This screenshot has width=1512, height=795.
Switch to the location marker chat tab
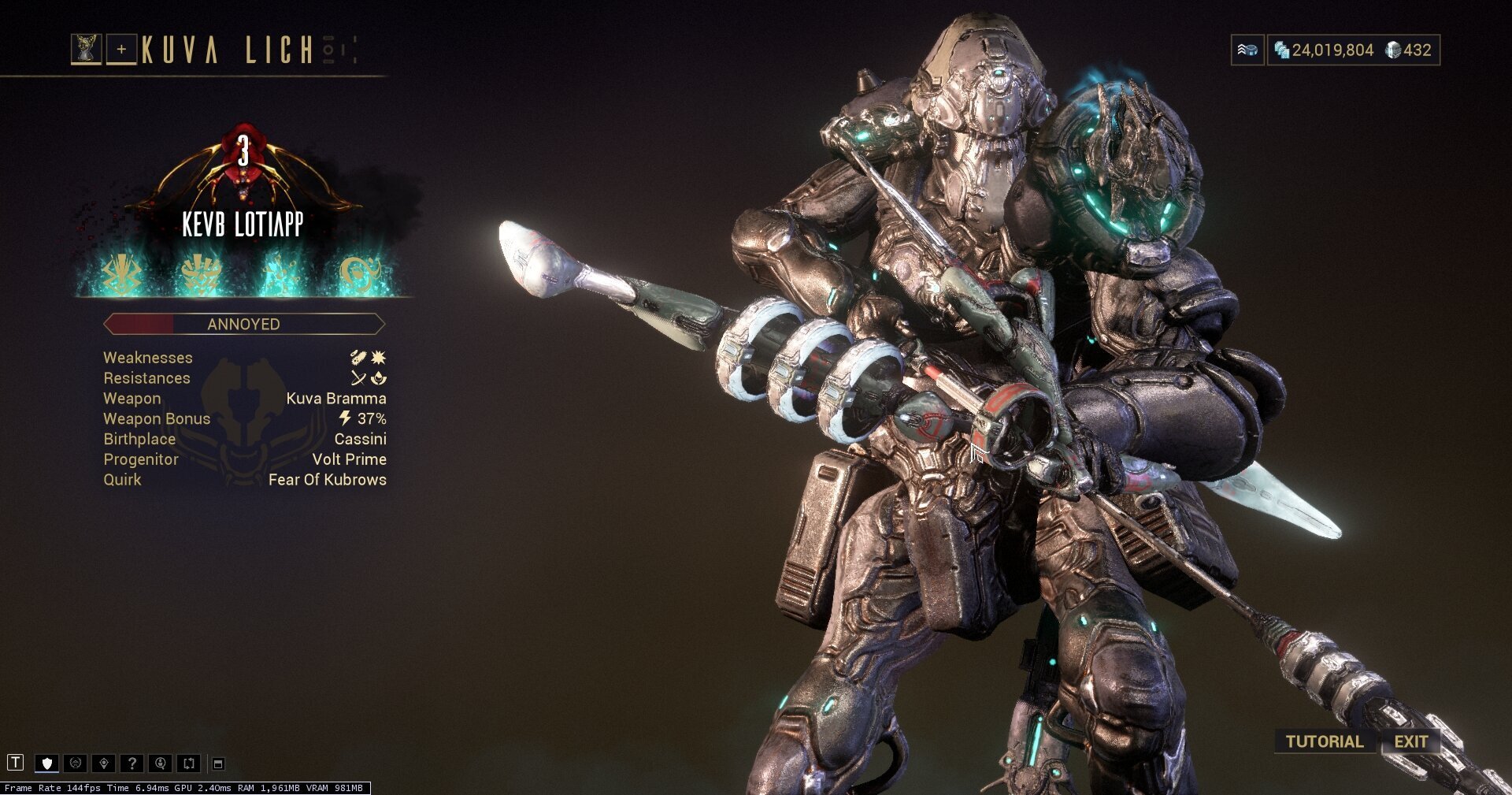[103, 763]
